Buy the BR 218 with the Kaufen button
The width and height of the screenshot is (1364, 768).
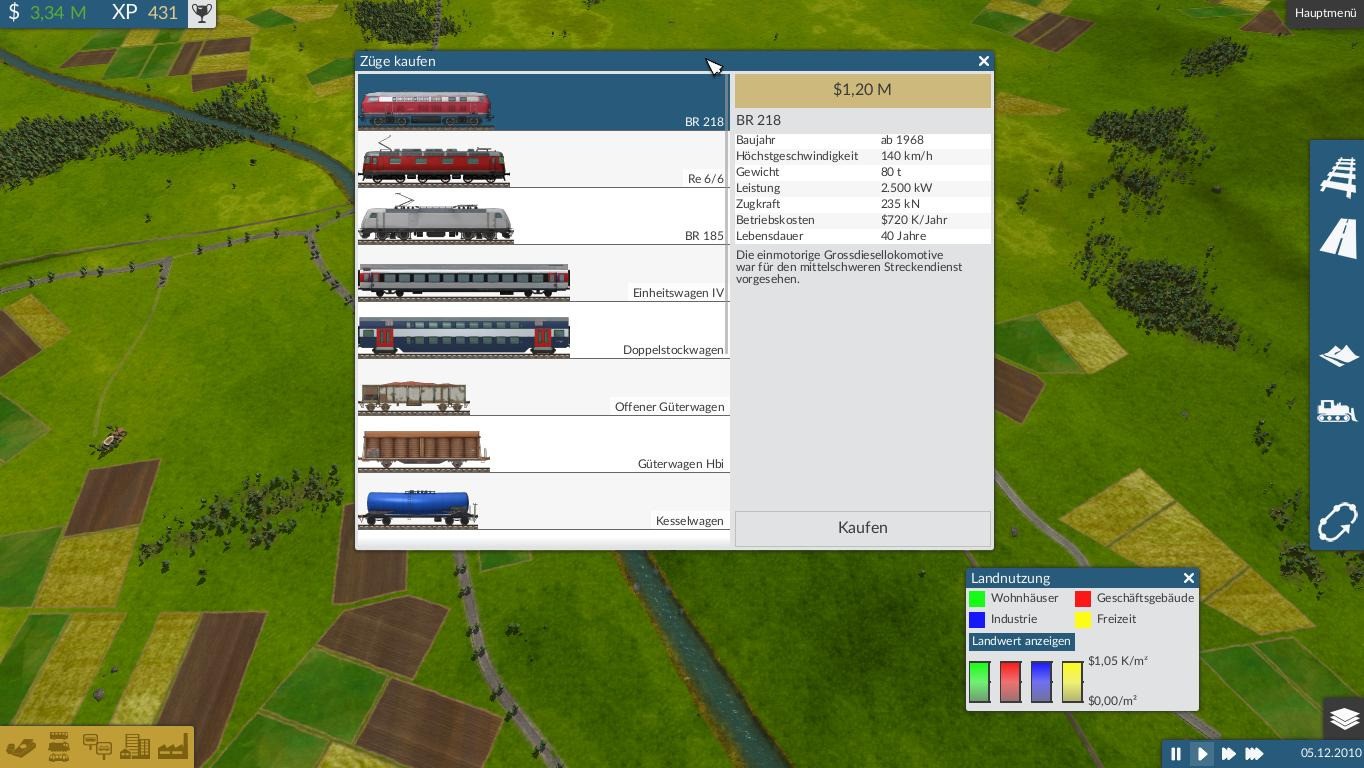tap(862, 528)
